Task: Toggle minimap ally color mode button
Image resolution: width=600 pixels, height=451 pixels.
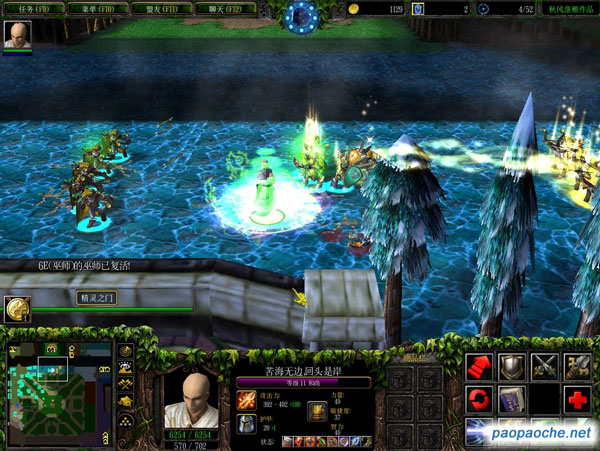Action: click(x=127, y=384)
